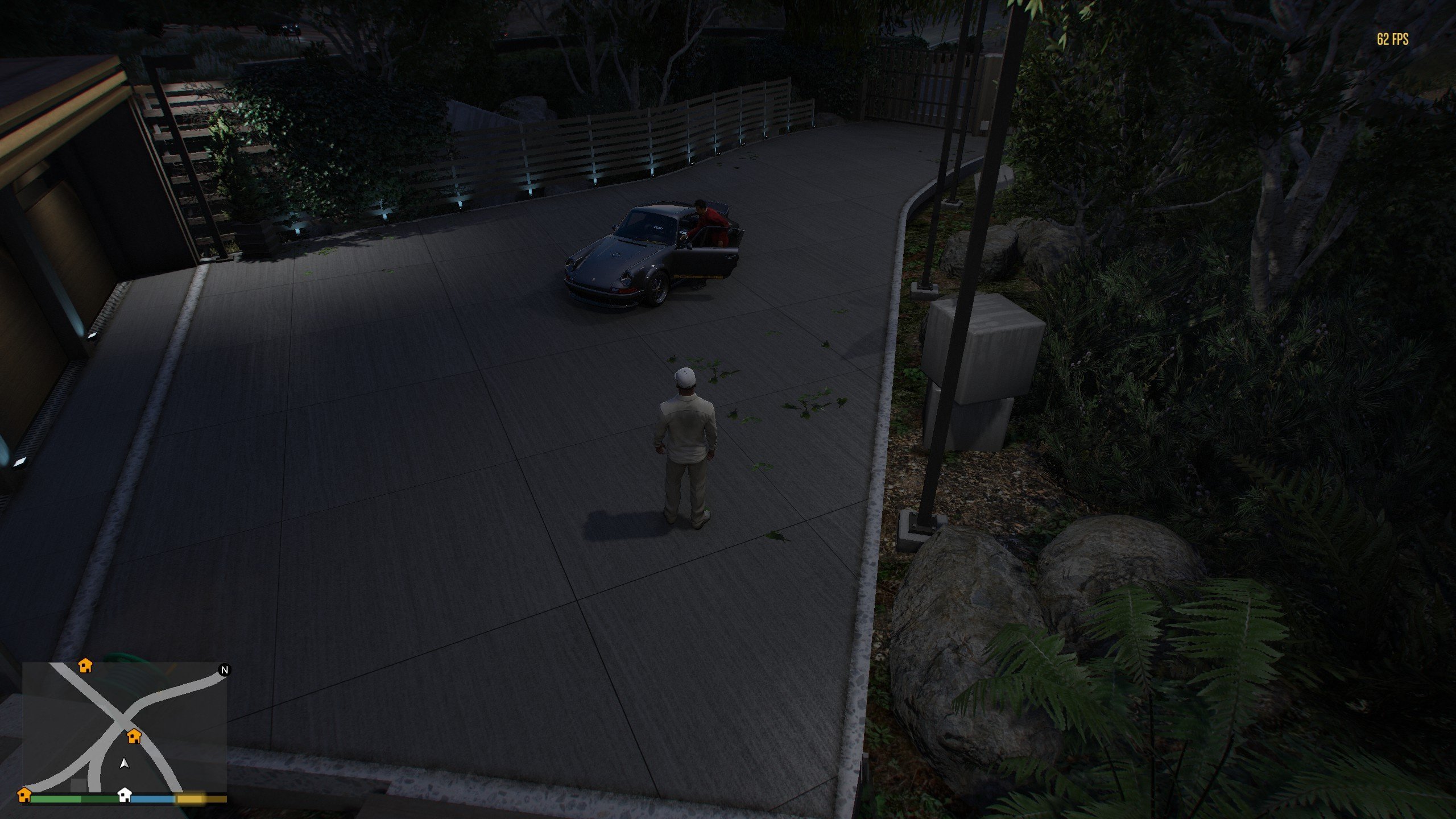Screen dimensions: 1456x819
Task: Click the white house marker on the minimap
Action: click(x=124, y=794)
